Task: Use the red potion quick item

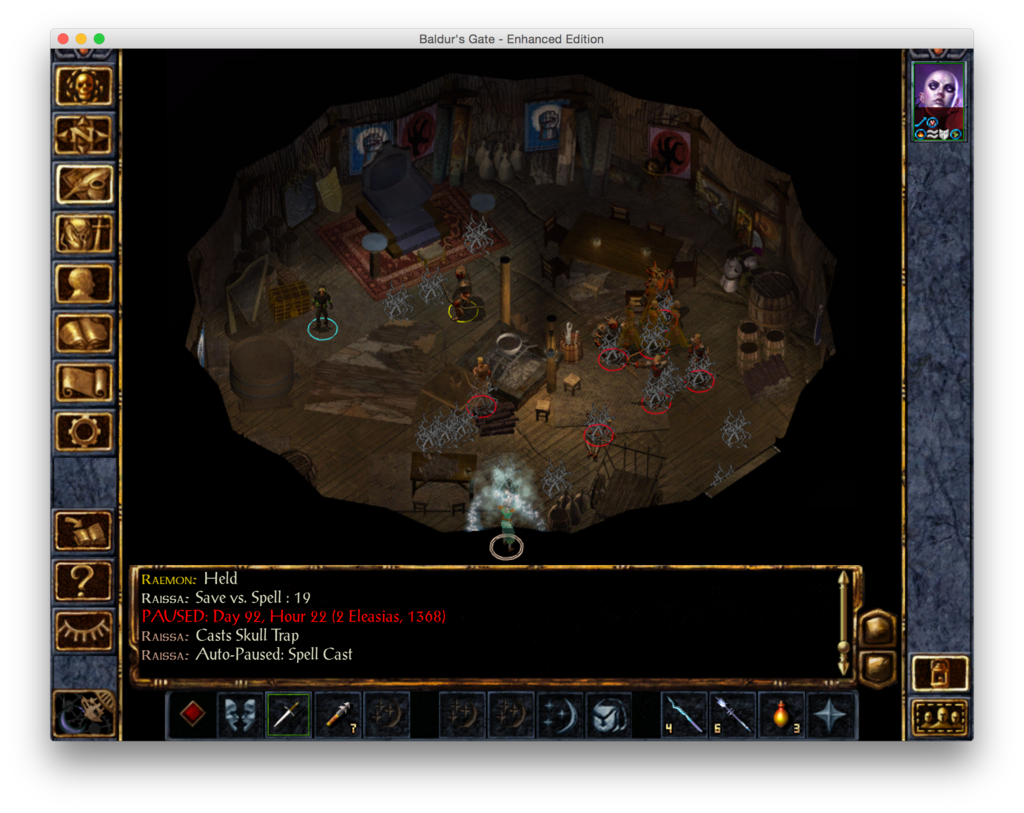Action: 783,715
